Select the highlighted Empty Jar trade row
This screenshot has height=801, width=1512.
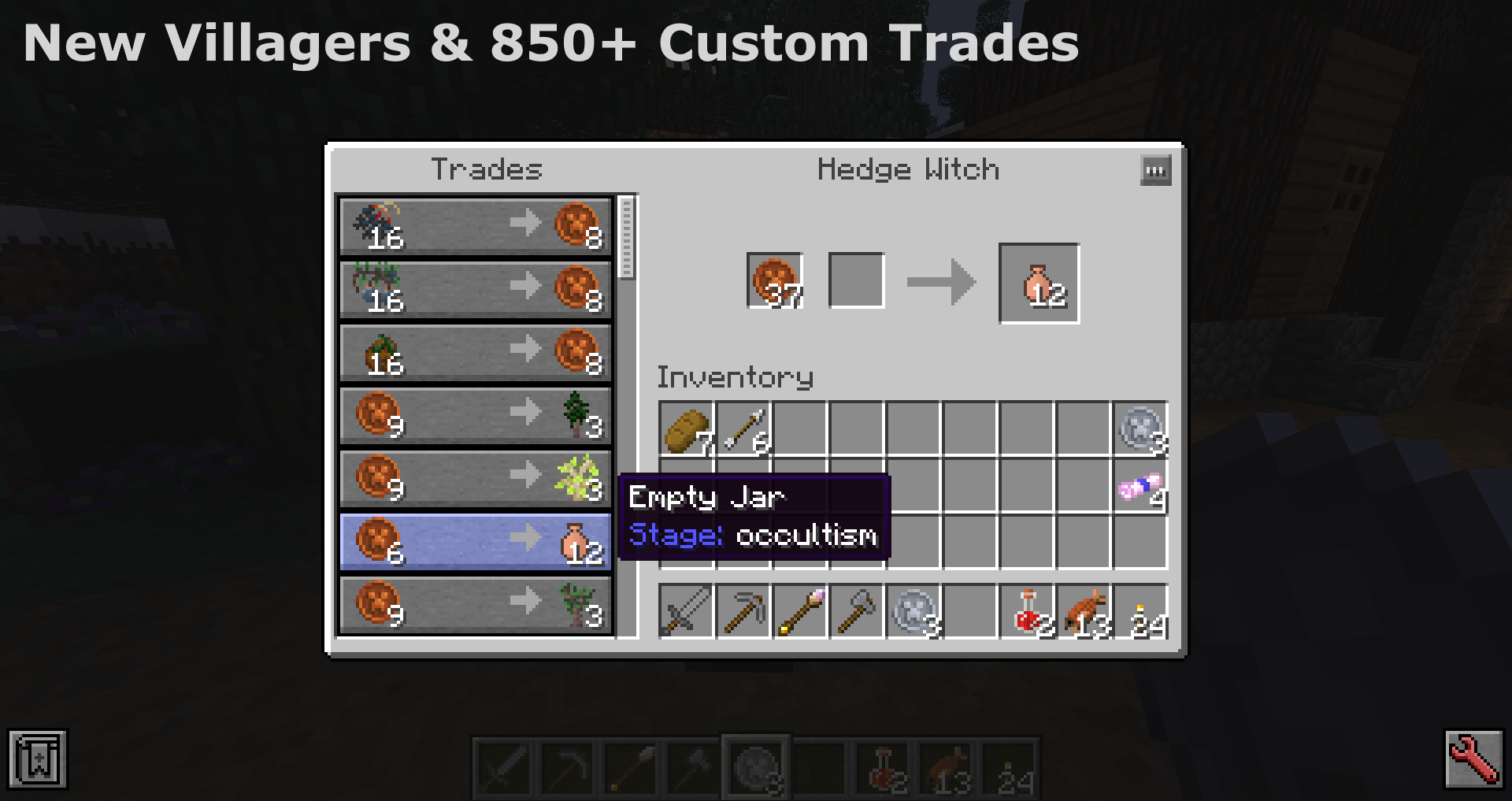click(472, 542)
